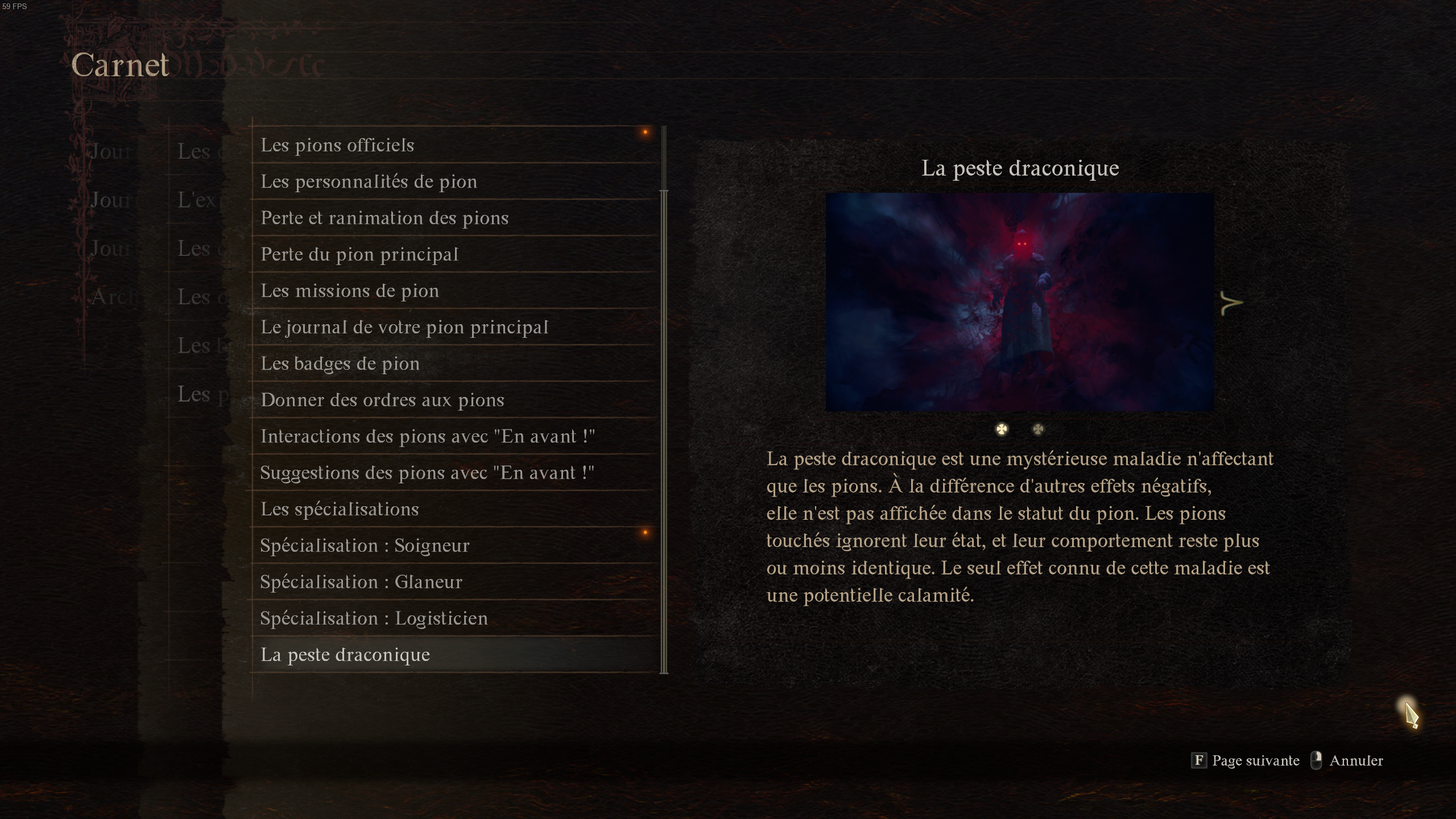Click the F key prompt icon for Page suivante
This screenshot has height=819, width=1456.
1198,760
